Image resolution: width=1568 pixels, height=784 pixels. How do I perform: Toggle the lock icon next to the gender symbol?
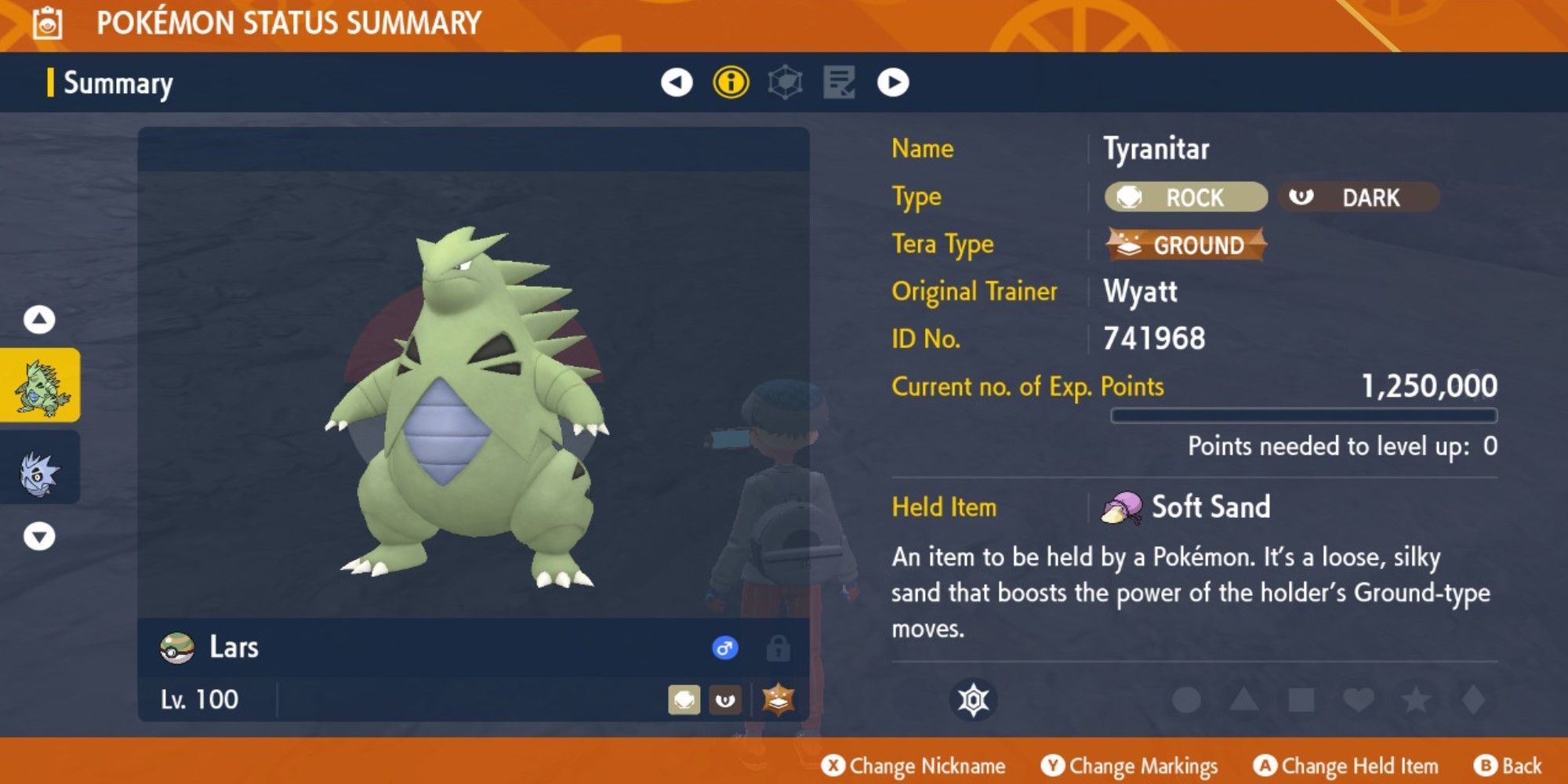point(779,648)
